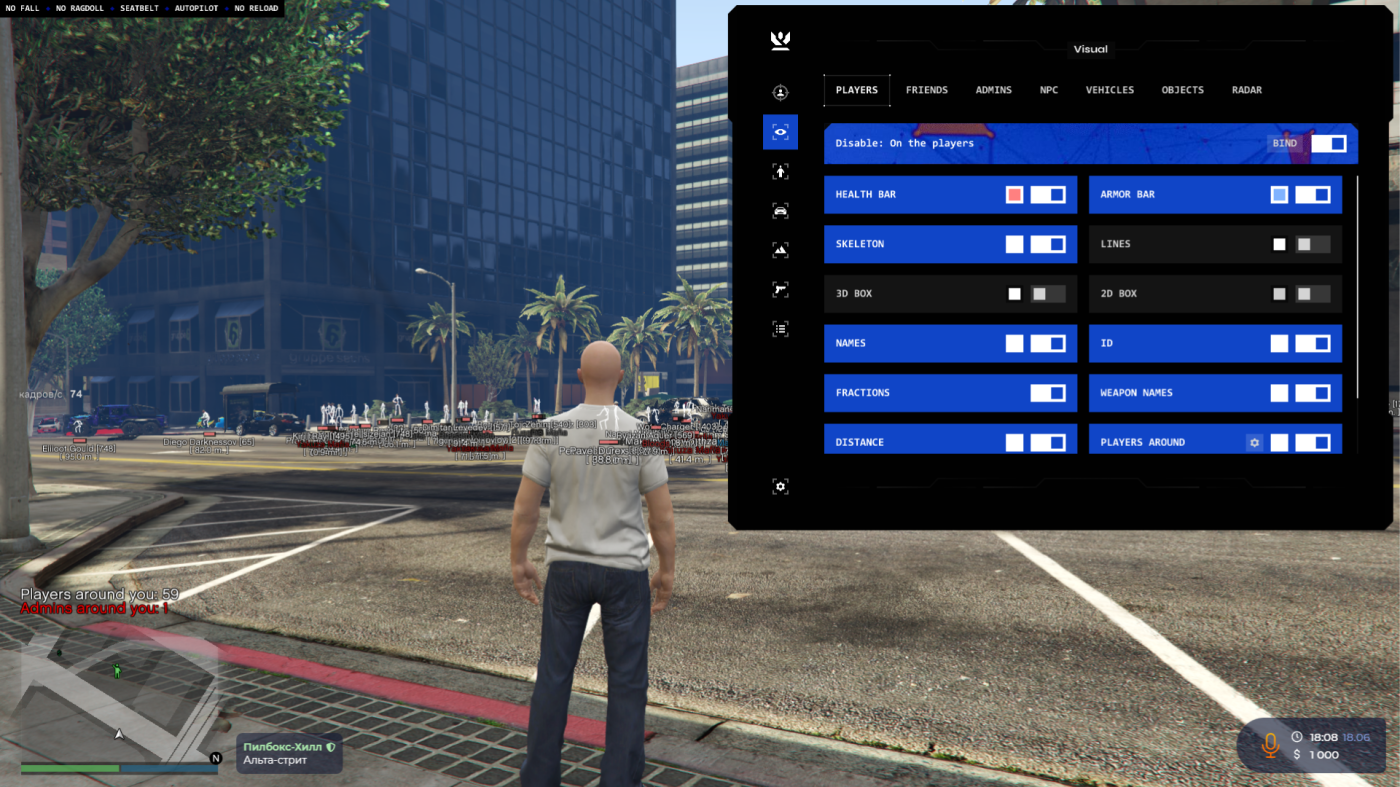Open the Visual section in the sidebar
Image resolution: width=1400 pixels, height=787 pixels.
click(780, 131)
